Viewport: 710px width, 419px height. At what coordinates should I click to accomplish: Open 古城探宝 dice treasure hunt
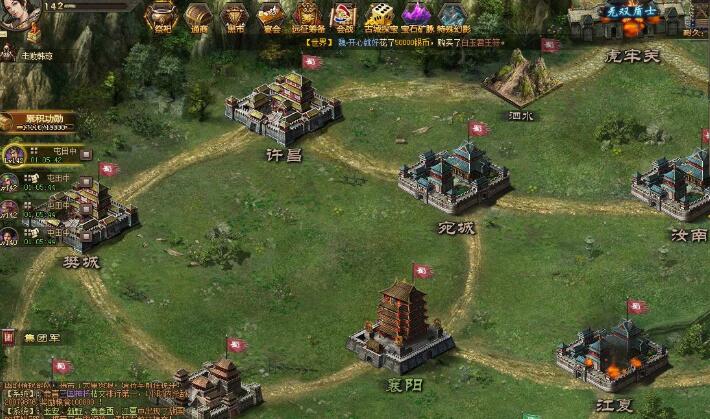tap(378, 16)
